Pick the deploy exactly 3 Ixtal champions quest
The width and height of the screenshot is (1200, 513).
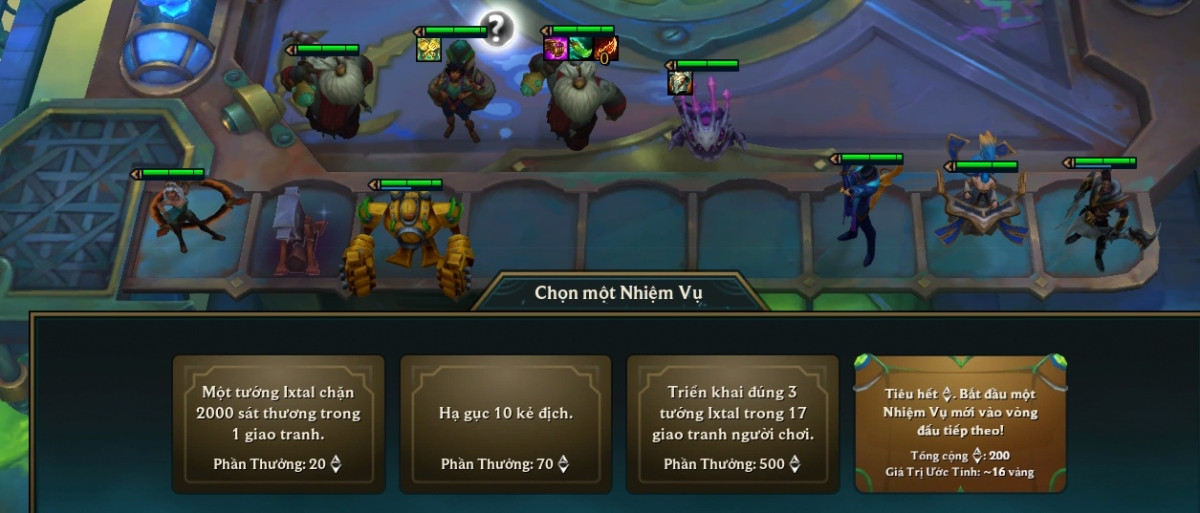click(733, 424)
